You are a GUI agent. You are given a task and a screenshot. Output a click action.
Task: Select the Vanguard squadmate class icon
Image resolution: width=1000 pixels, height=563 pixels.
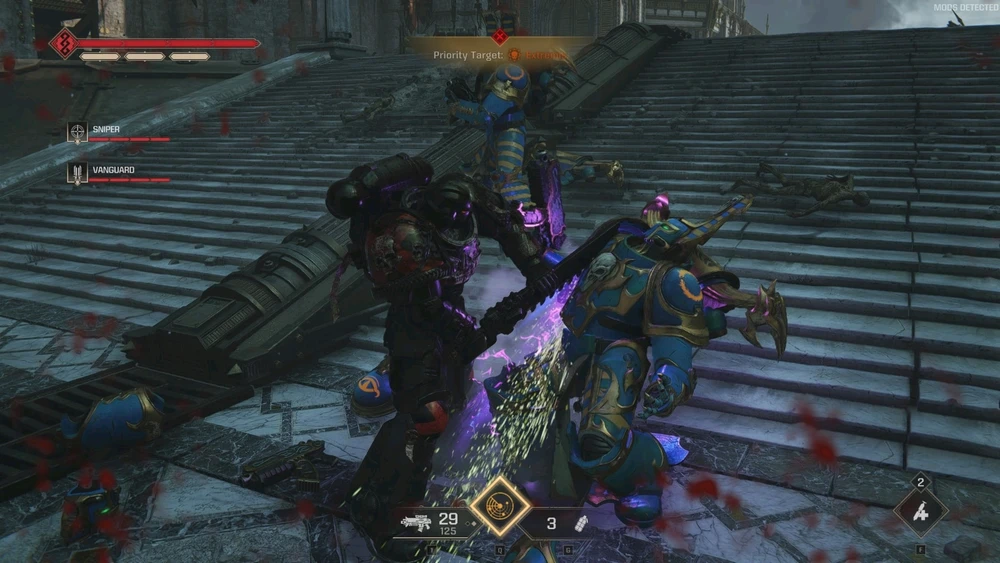pos(77,173)
